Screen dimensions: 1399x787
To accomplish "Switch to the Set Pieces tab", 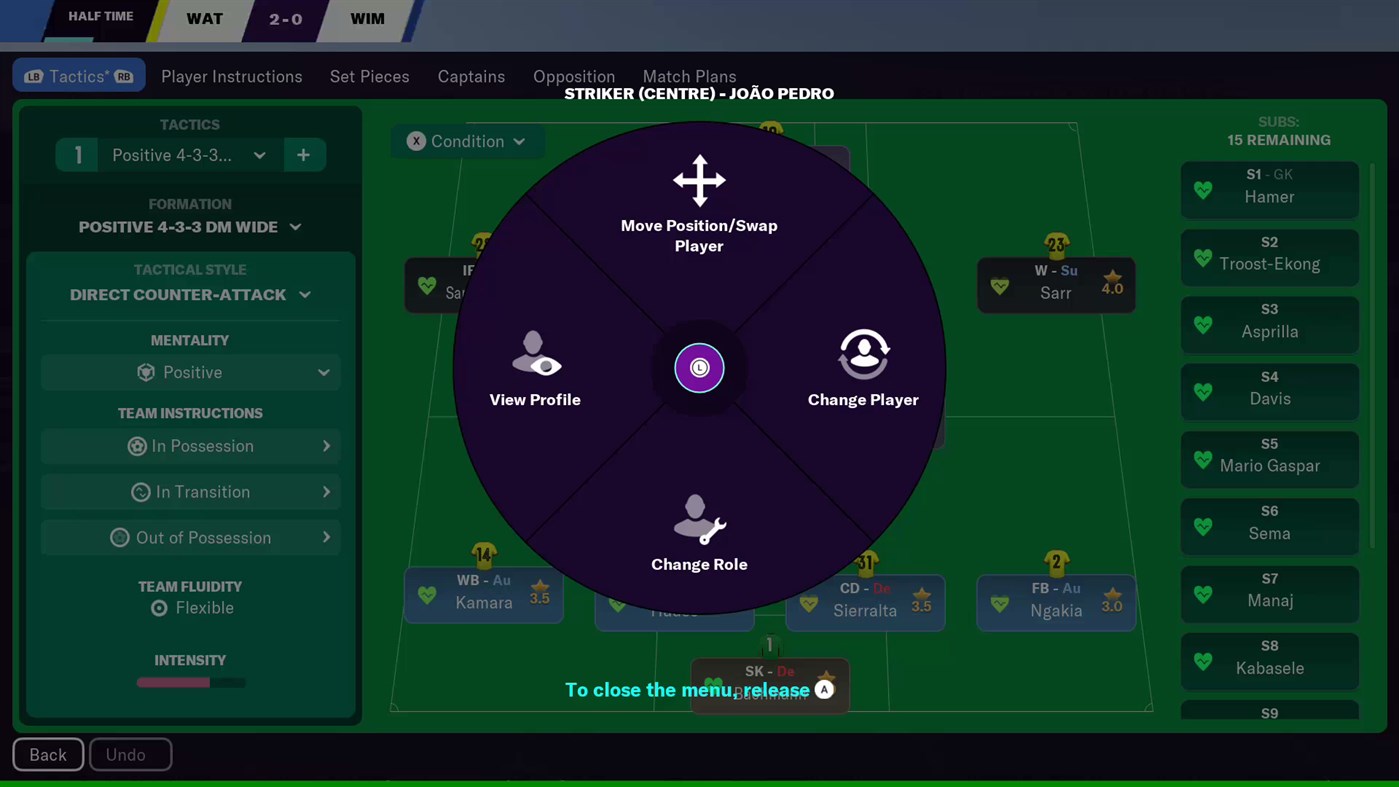I will point(369,76).
